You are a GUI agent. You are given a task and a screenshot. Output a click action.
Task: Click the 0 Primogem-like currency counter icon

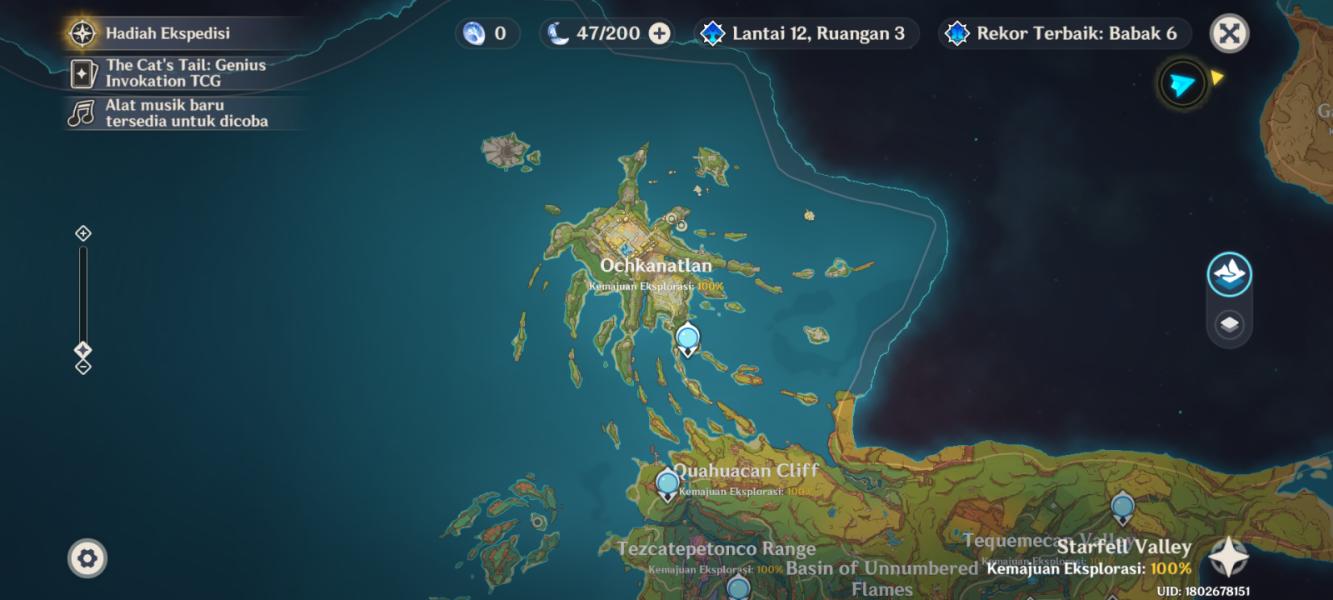click(x=474, y=33)
